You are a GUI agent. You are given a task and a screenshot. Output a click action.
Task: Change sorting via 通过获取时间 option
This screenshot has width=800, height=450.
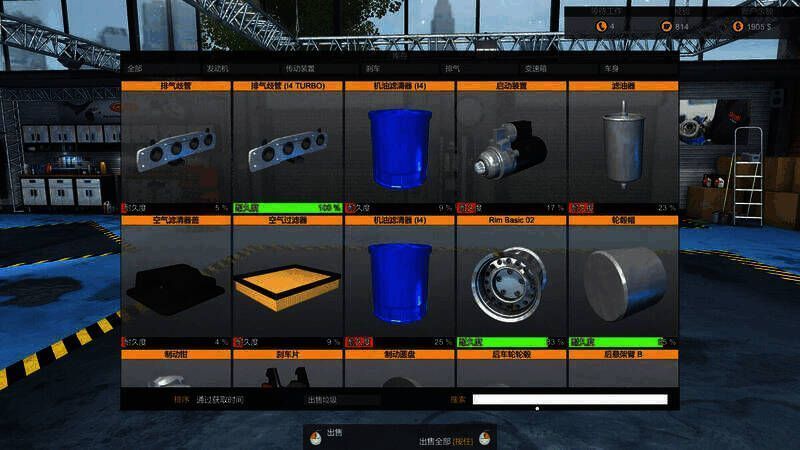point(219,400)
